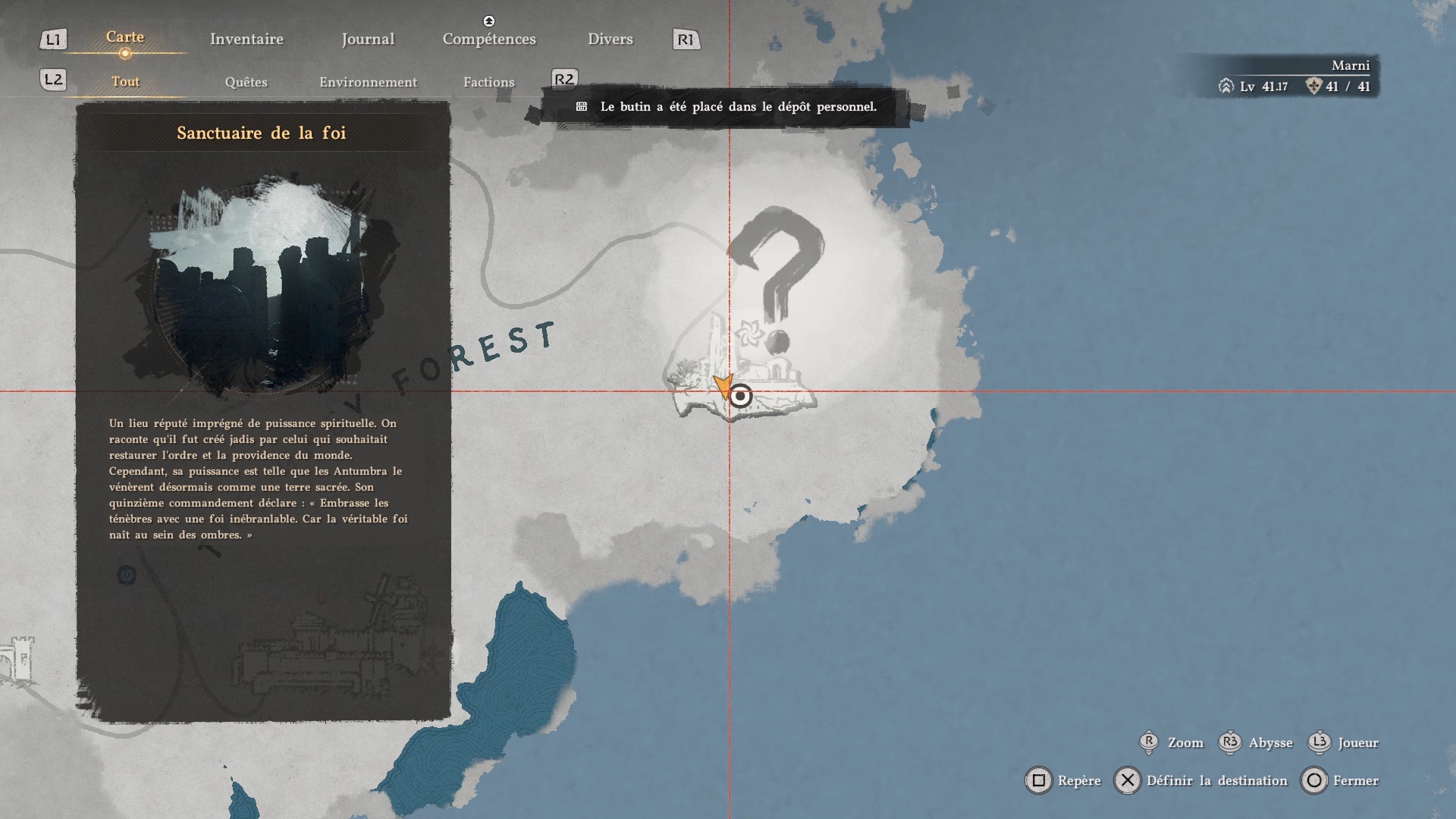Select the Carte tab

point(125,37)
